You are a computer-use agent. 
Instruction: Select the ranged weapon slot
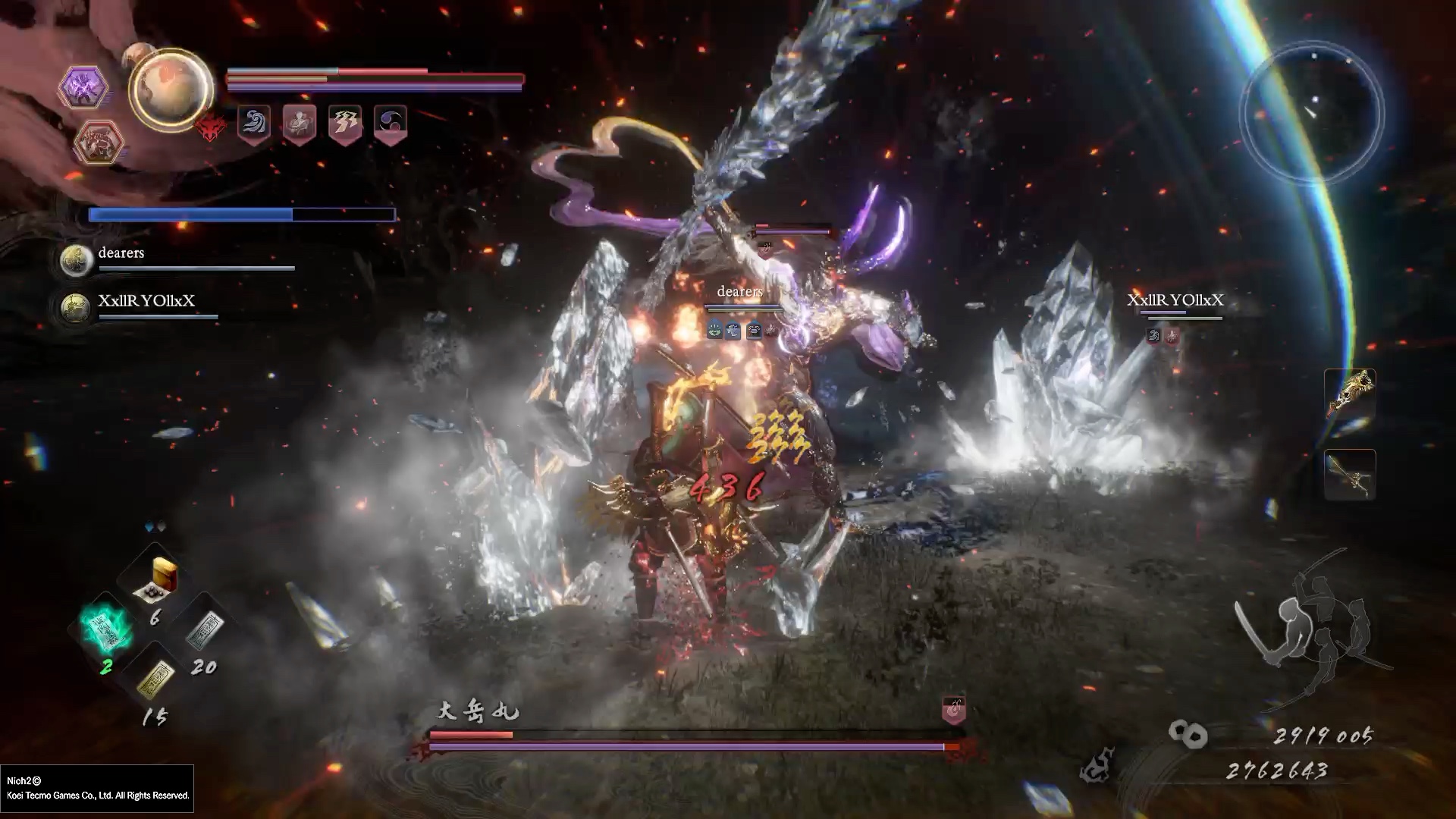[1350, 474]
